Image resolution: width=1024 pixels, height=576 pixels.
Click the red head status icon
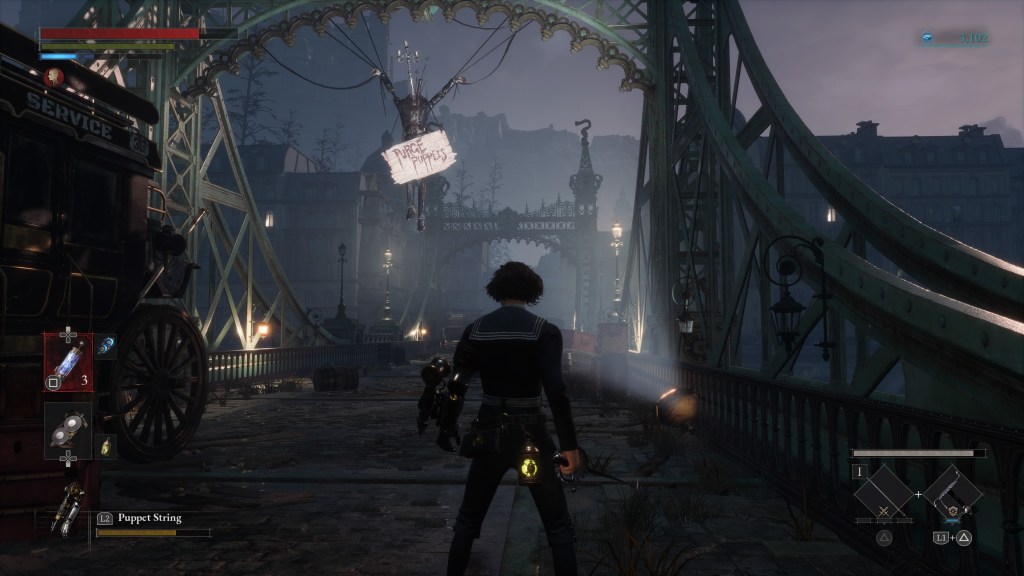click(x=54, y=76)
